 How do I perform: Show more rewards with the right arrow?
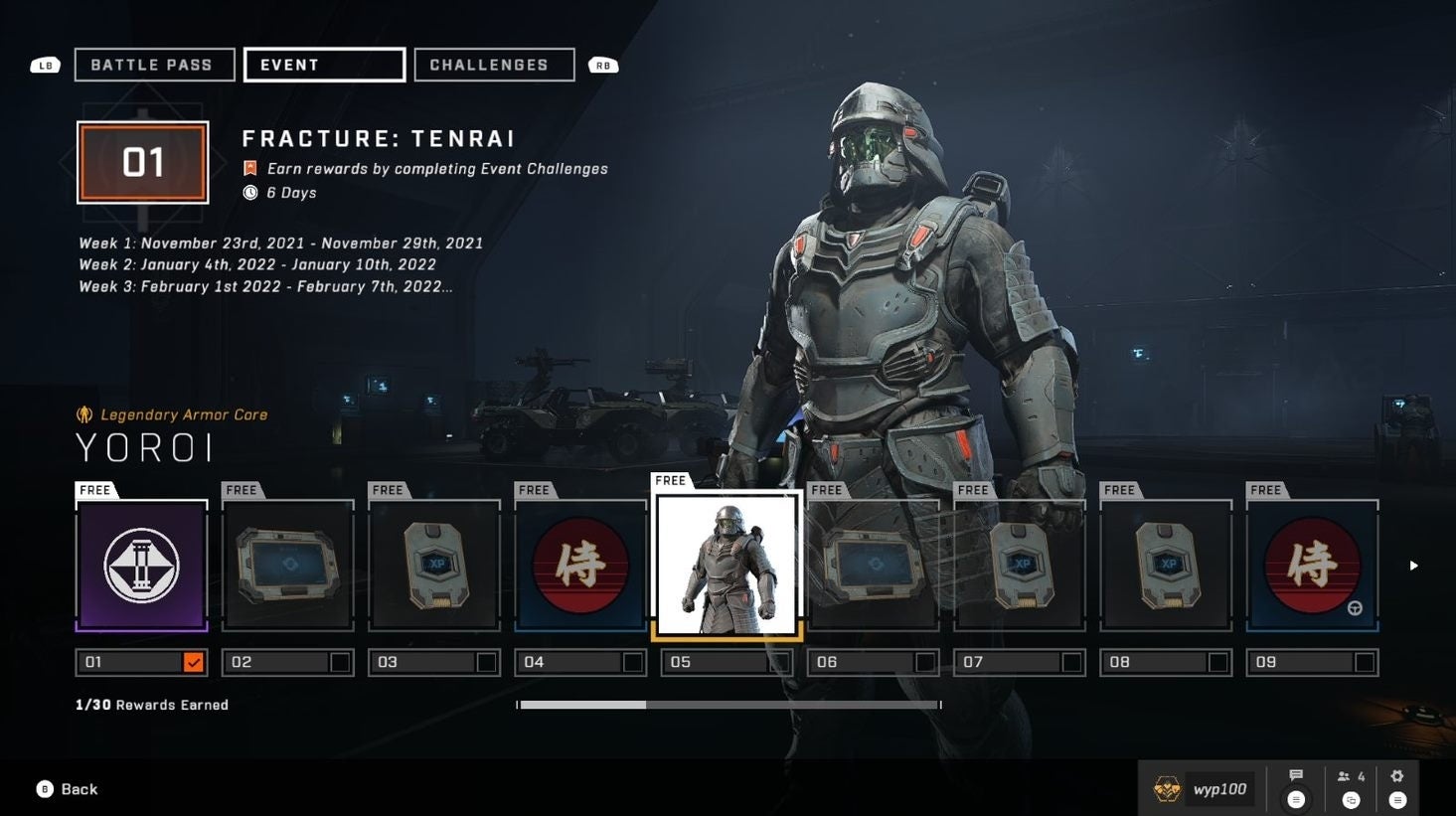click(1413, 566)
